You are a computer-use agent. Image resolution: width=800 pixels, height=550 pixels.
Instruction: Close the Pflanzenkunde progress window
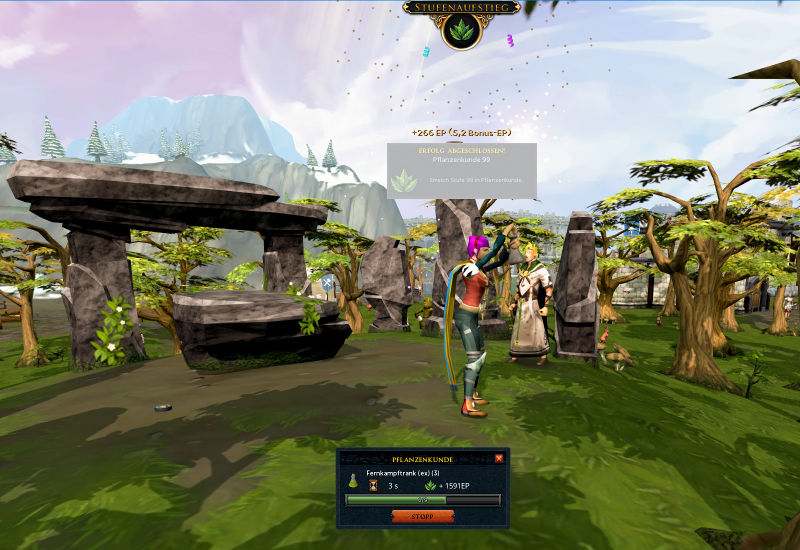click(499, 458)
